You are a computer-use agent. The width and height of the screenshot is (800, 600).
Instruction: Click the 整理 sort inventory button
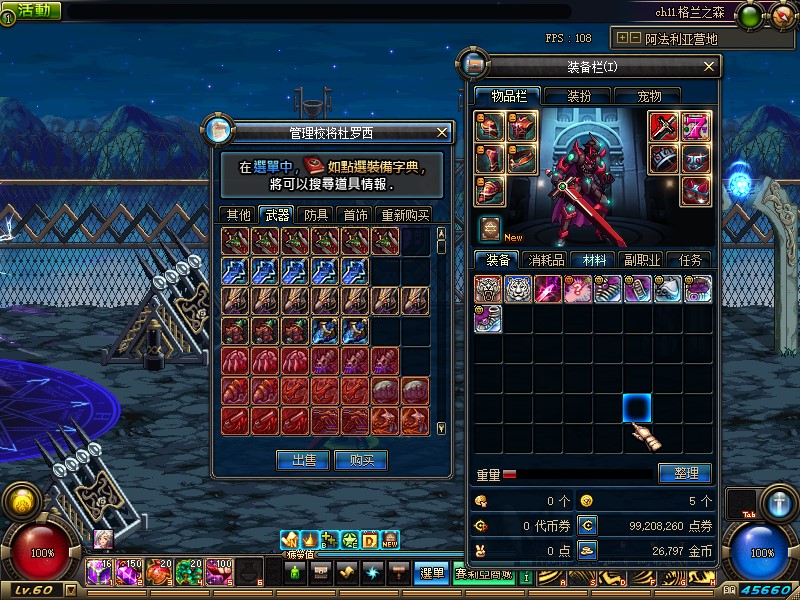click(685, 473)
